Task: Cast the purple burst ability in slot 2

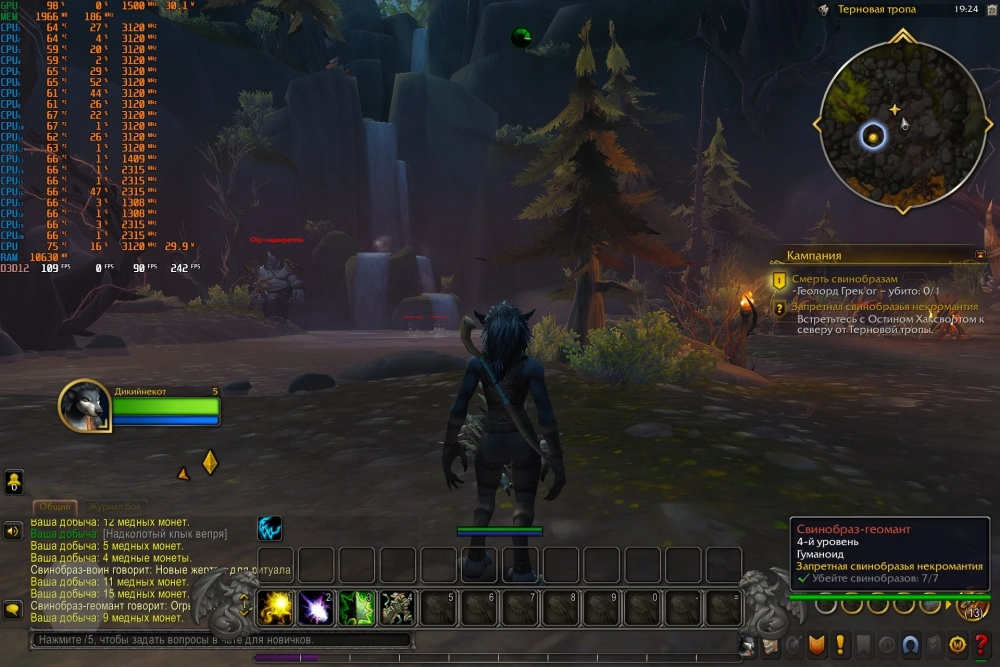Action: click(x=316, y=607)
